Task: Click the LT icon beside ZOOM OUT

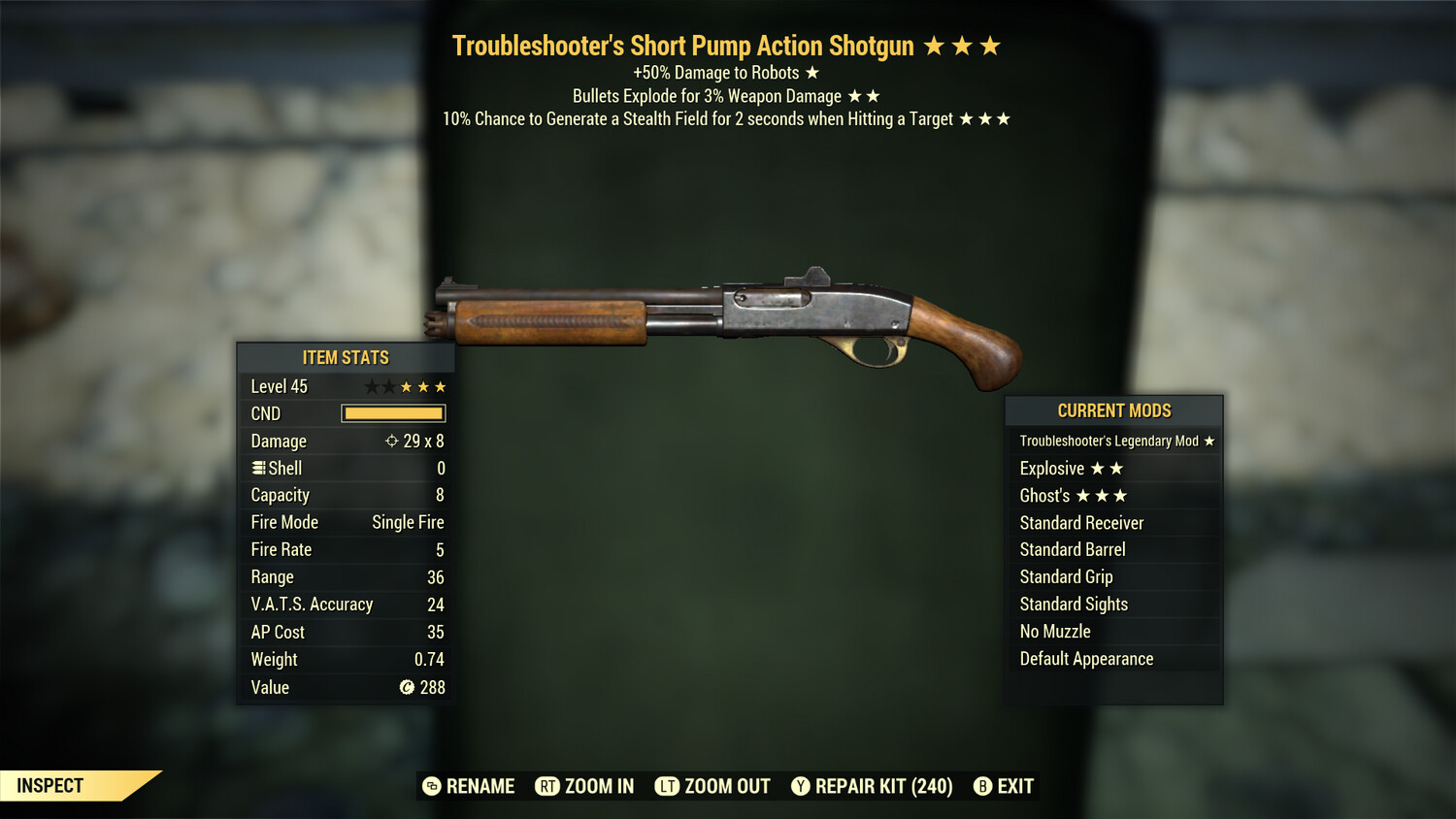Action: click(668, 786)
